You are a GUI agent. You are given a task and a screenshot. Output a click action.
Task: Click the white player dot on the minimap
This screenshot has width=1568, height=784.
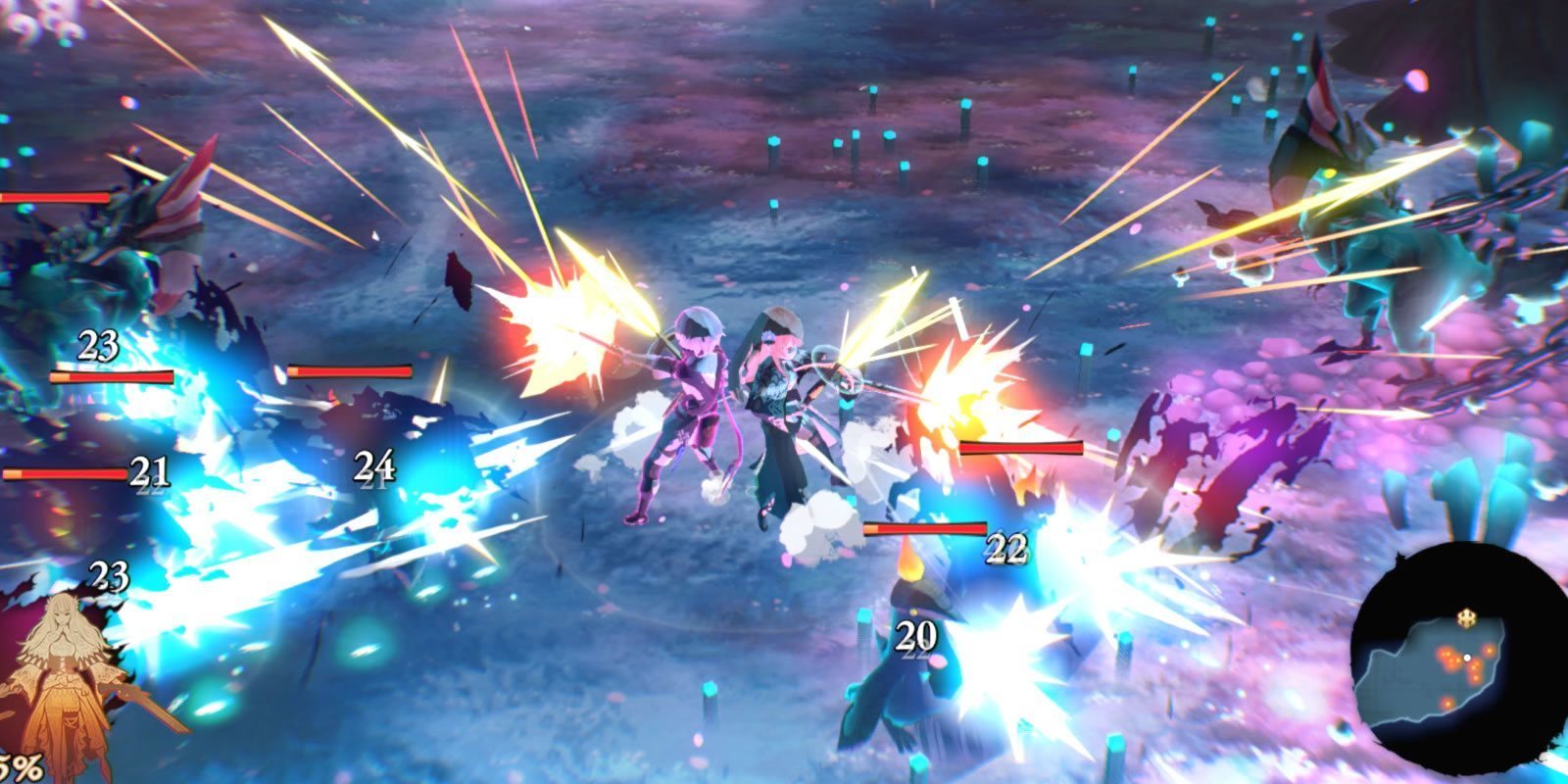1468,658
